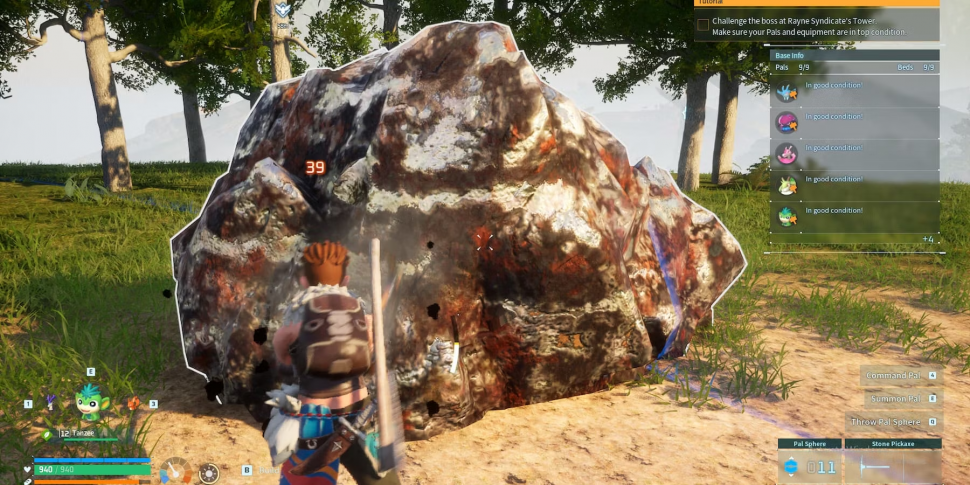This screenshot has width=970, height=485.
Task: Choose the Throw Pal Sphere action
Action: click(884, 422)
